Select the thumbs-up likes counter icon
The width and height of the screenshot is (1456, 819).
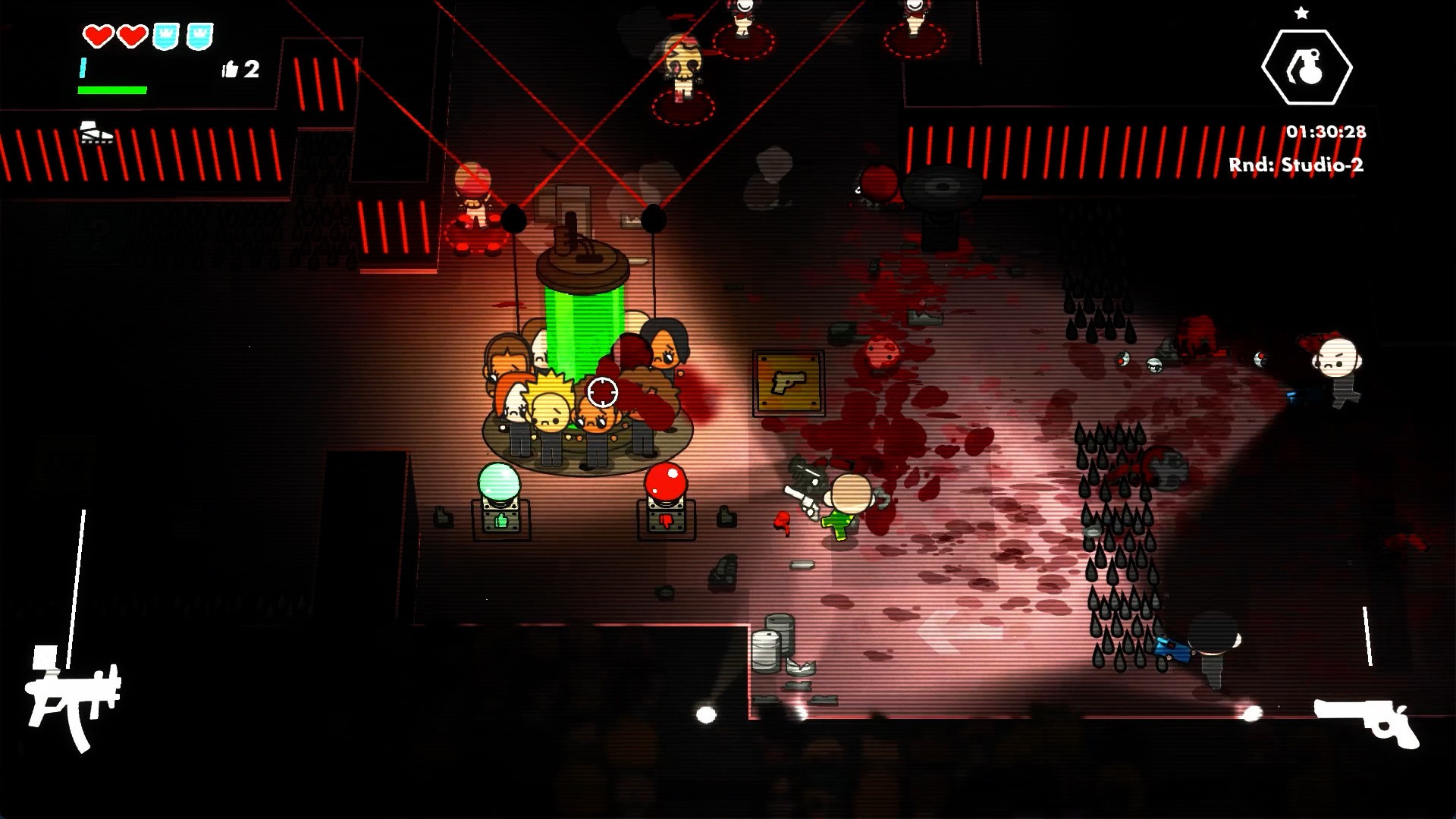pyautogui.click(x=230, y=70)
